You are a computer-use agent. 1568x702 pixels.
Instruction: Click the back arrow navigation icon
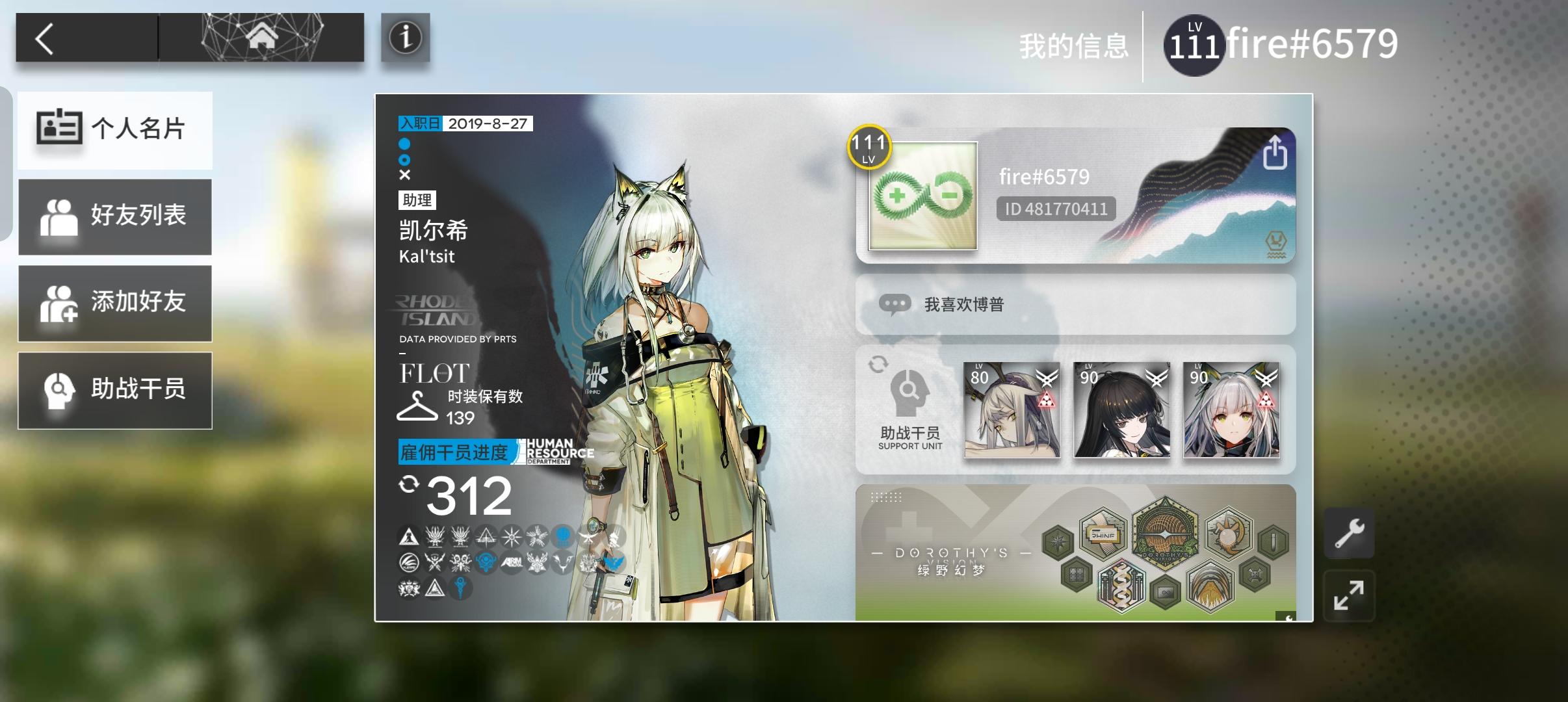(46, 37)
